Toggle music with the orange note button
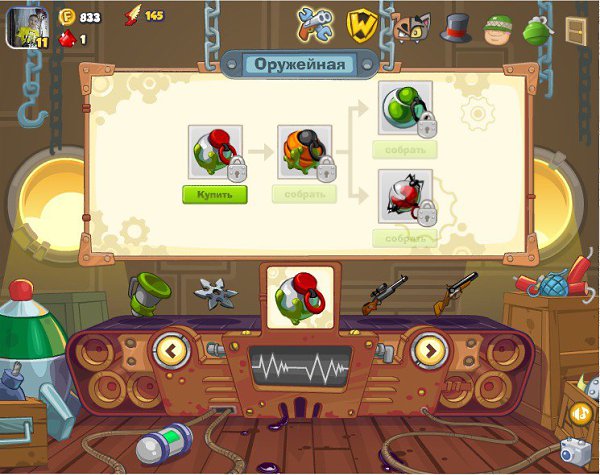Screen dimensions: 600x475 580,412
